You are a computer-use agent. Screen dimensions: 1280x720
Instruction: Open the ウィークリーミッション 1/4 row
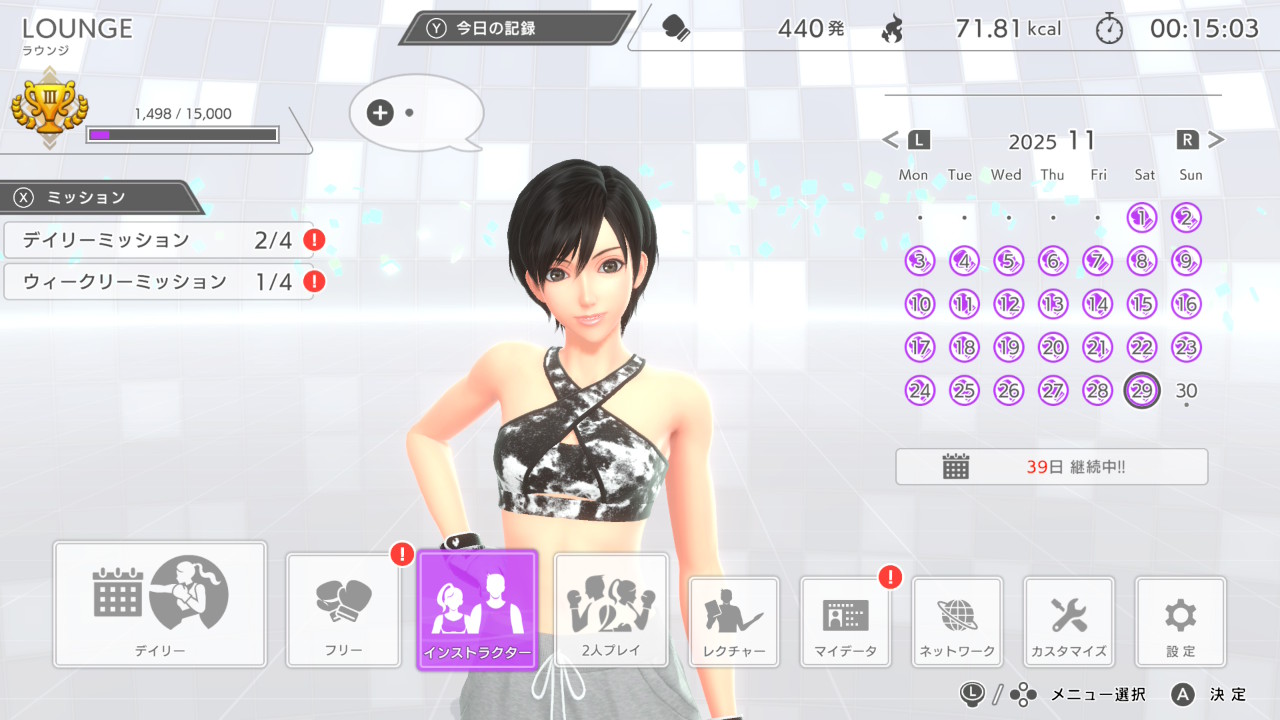click(158, 282)
